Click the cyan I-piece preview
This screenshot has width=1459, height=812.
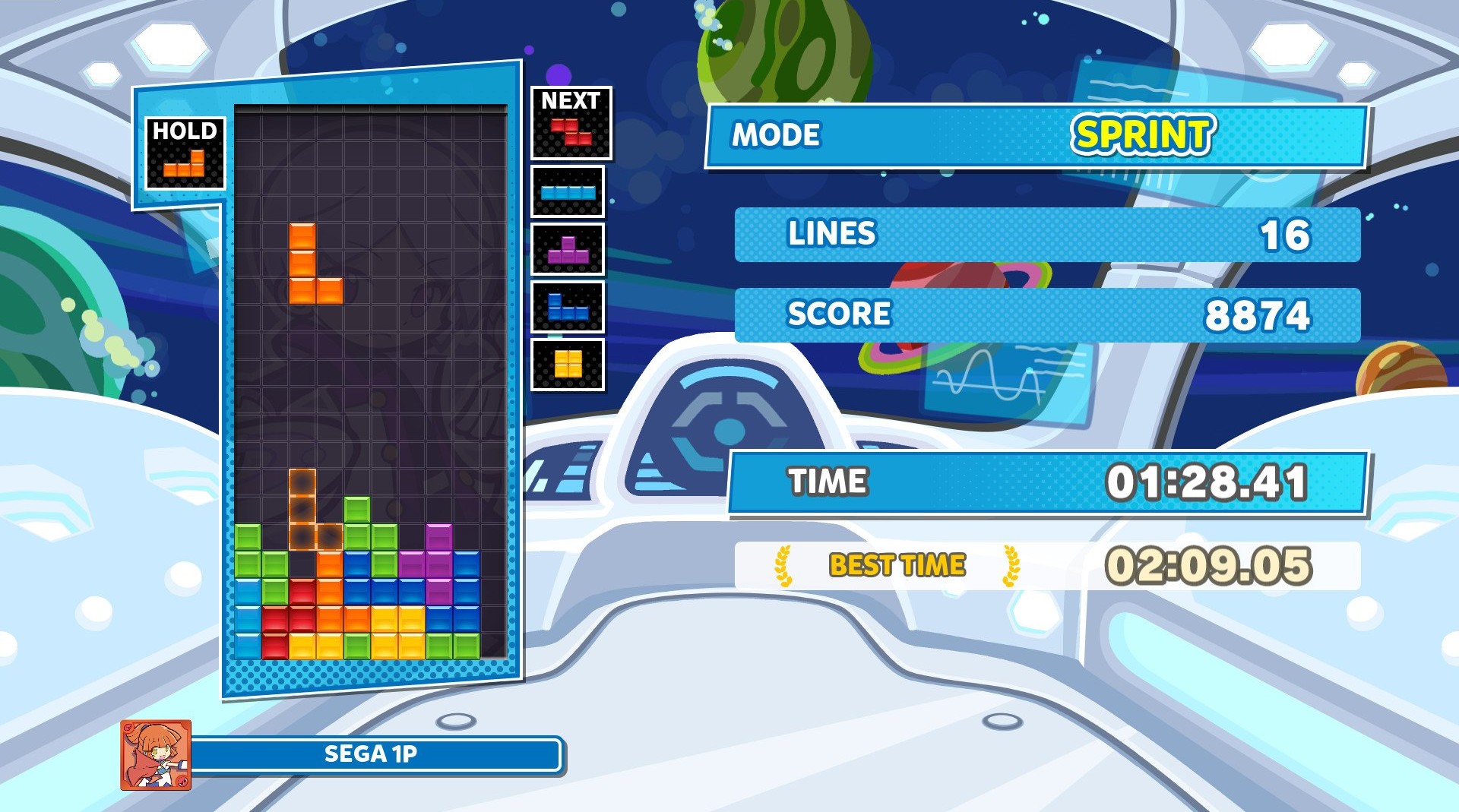[x=568, y=192]
